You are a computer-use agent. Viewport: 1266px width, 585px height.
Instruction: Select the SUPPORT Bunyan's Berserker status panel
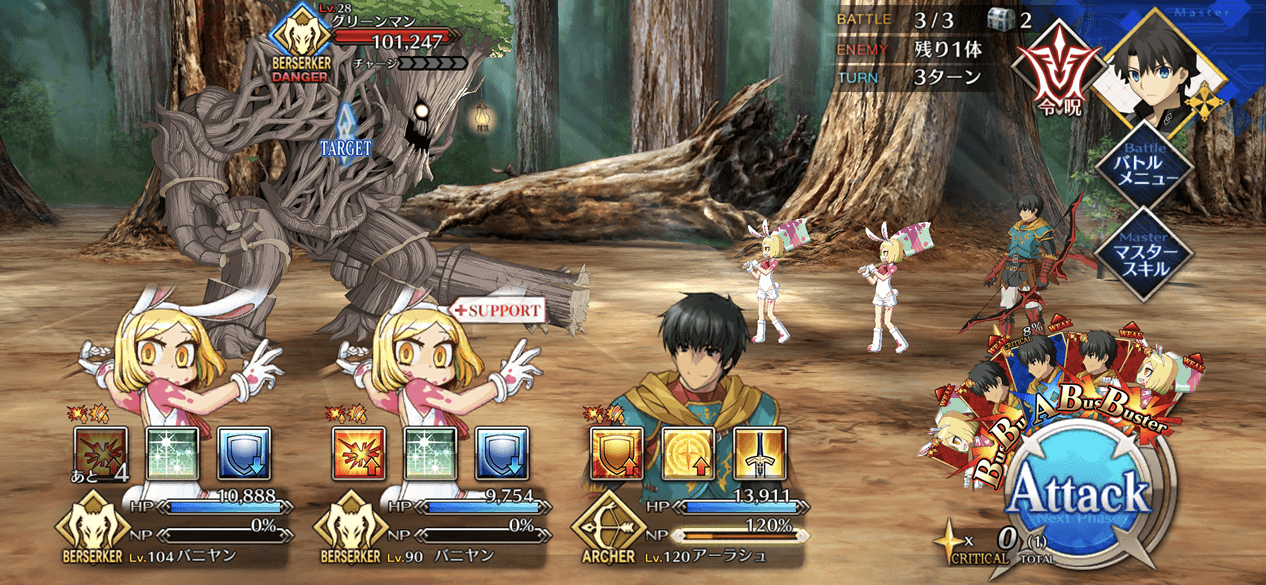pyautogui.click(x=432, y=527)
